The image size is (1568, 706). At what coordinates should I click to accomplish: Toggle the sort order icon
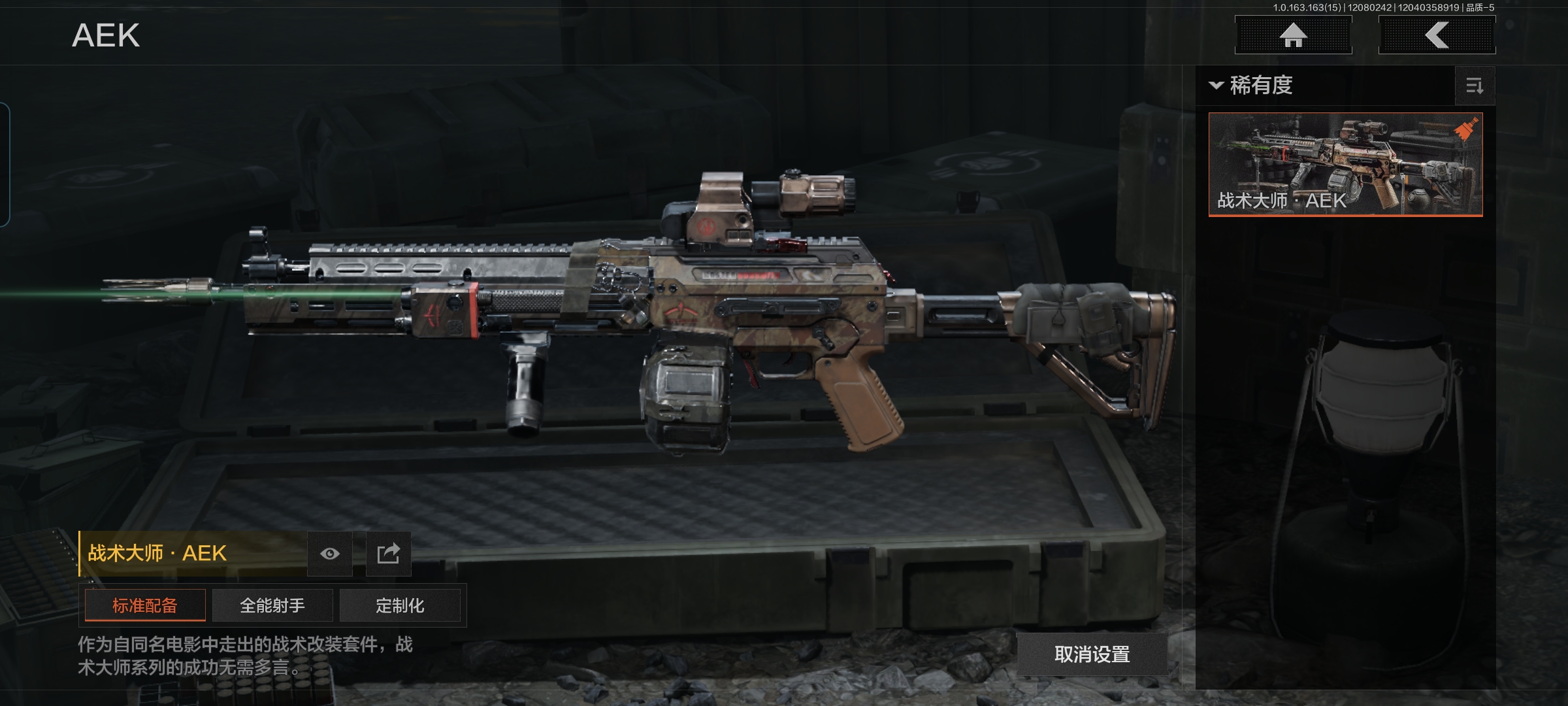pos(1475,86)
